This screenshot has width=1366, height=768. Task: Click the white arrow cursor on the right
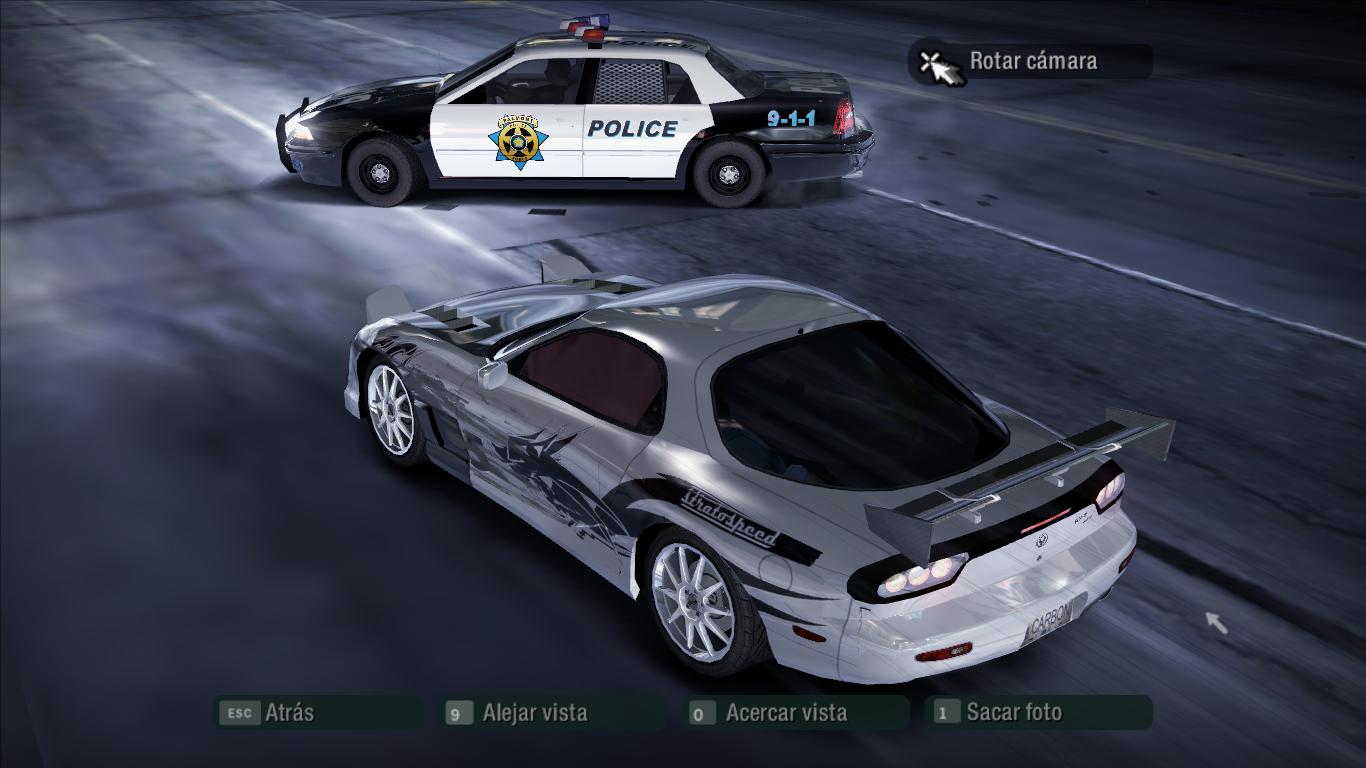(1216, 623)
